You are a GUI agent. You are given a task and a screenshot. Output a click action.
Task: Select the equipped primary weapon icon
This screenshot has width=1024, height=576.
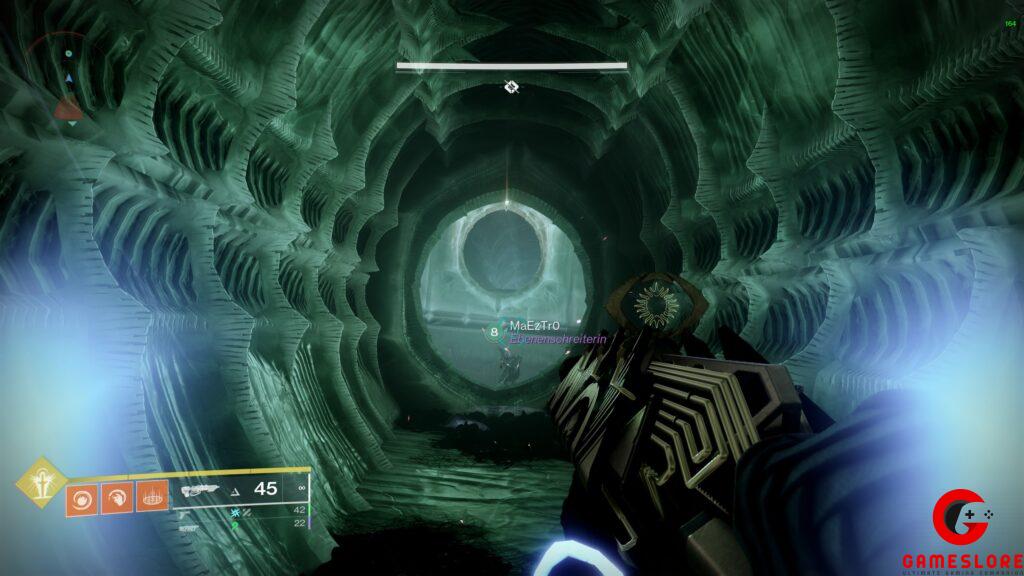pos(201,491)
